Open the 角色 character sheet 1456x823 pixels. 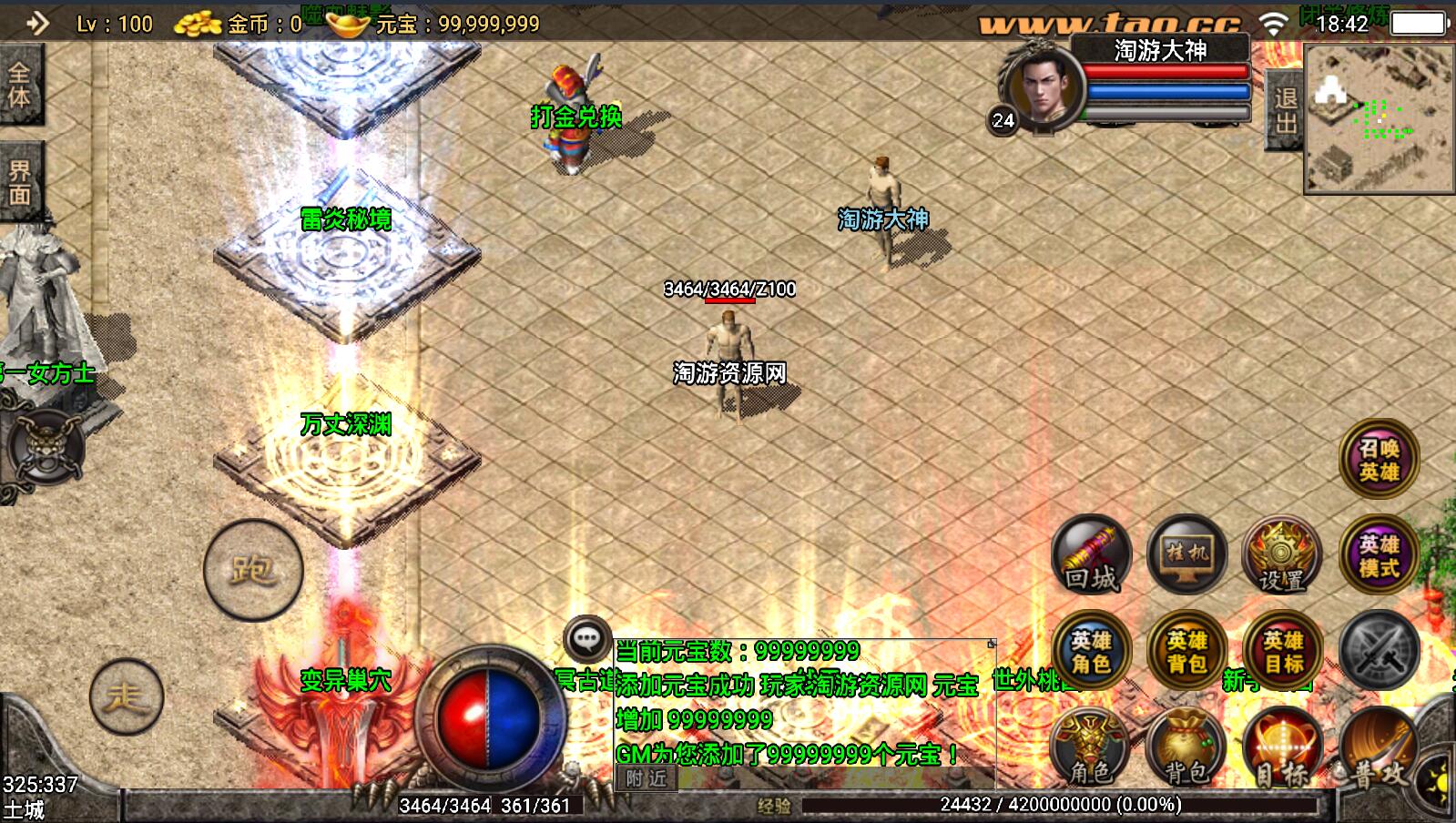(x=1091, y=748)
